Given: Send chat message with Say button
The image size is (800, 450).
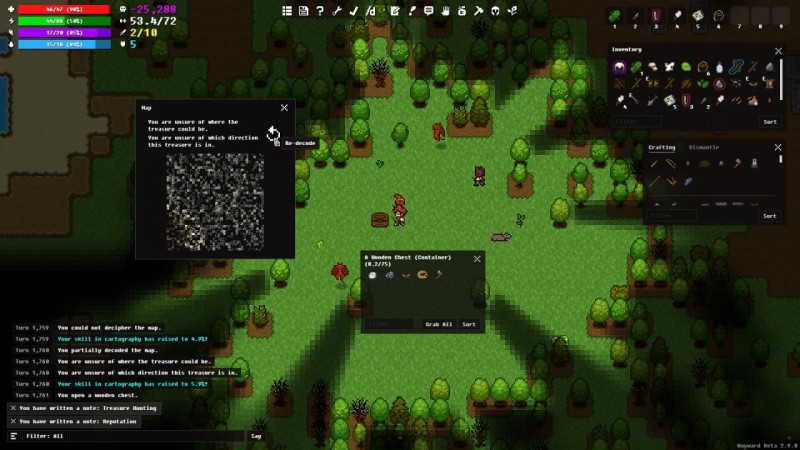Looking at the screenshot, I should click(x=256, y=436).
